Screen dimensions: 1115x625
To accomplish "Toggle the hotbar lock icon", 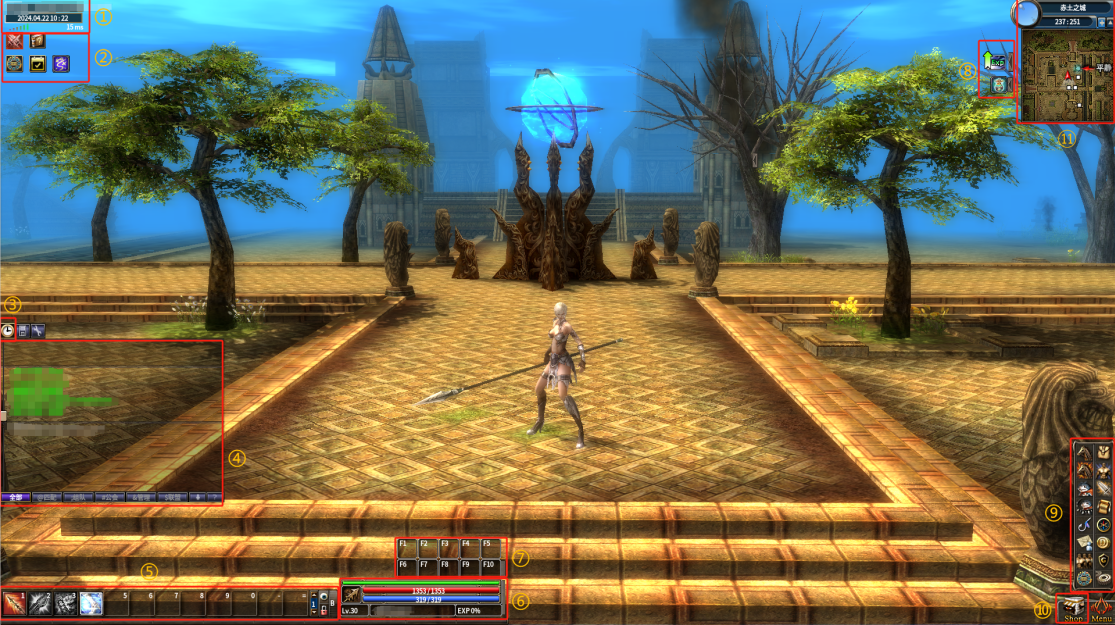I will (323, 610).
